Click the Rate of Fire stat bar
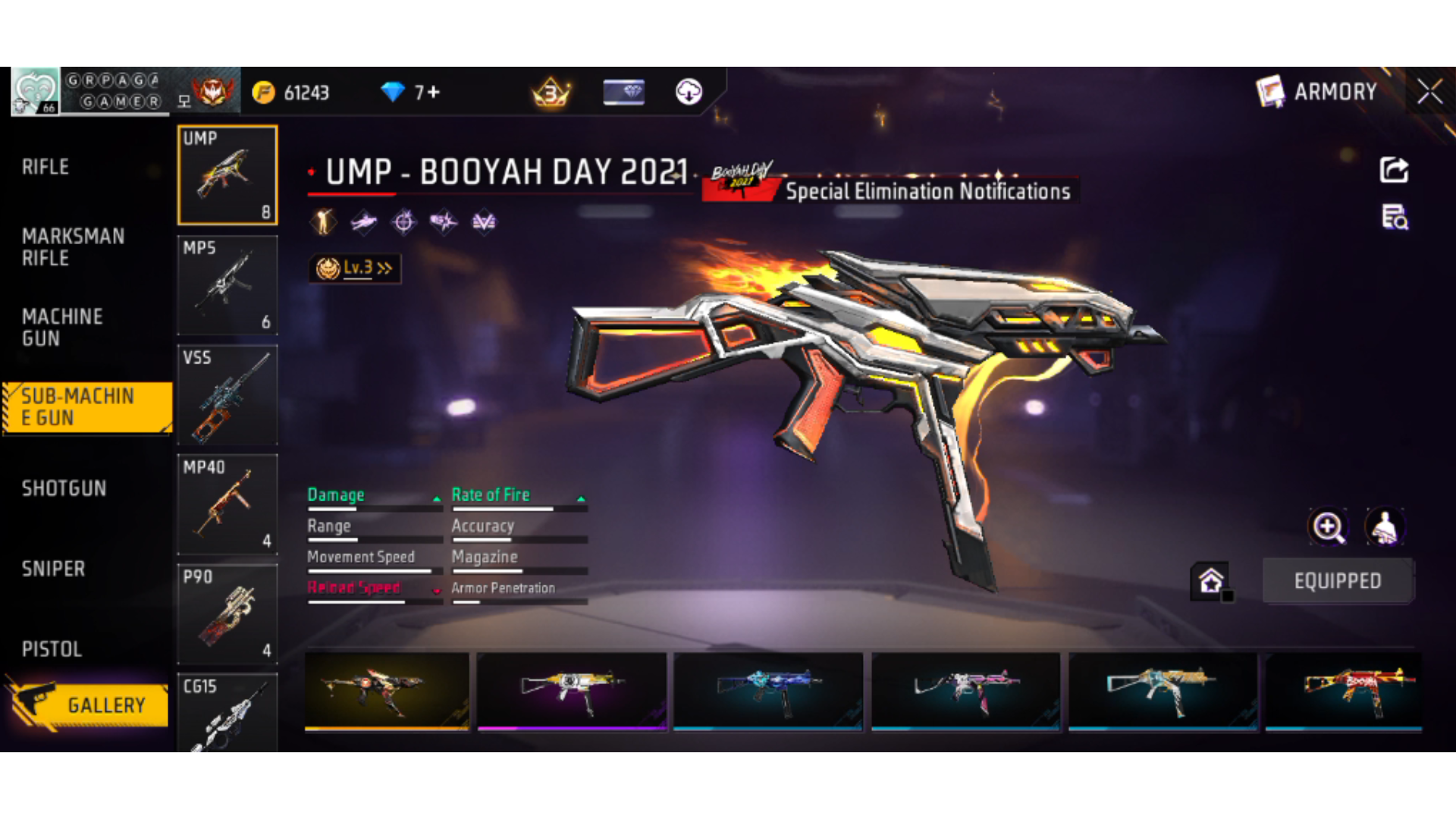The height and width of the screenshot is (819, 1456). click(519, 508)
